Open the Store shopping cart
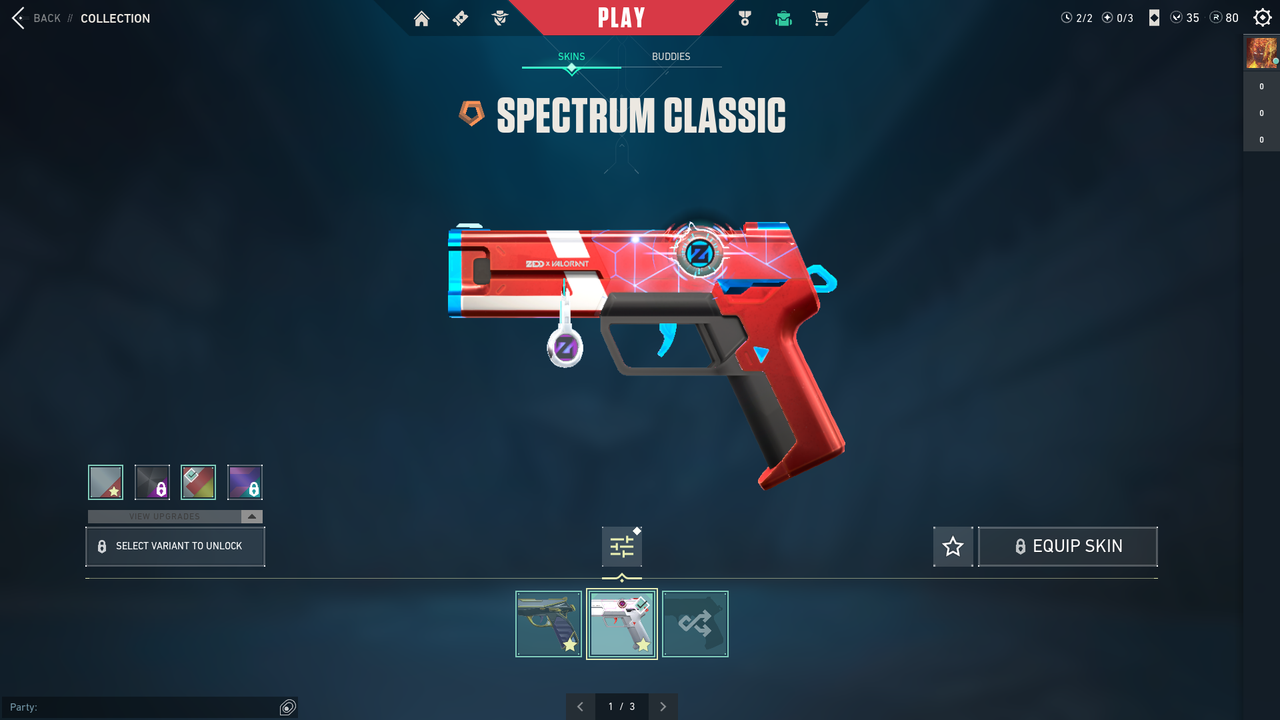The width and height of the screenshot is (1280, 720). tap(821, 18)
